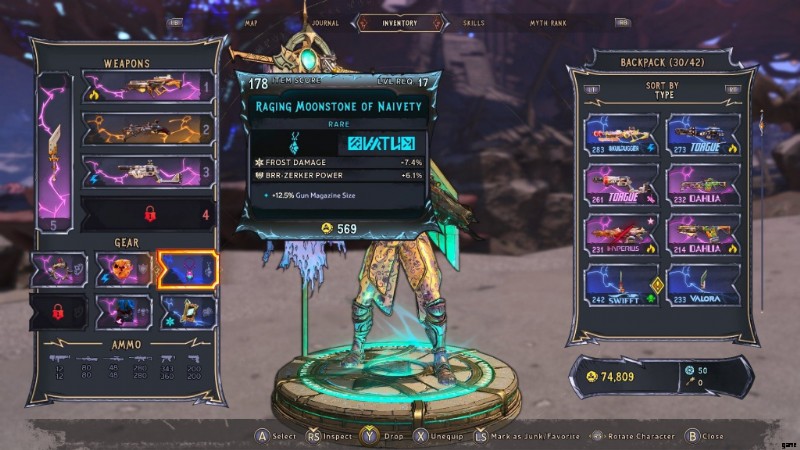This screenshot has width=800, height=450.
Task: Click the locked weapon slot 4
Action: point(146,213)
